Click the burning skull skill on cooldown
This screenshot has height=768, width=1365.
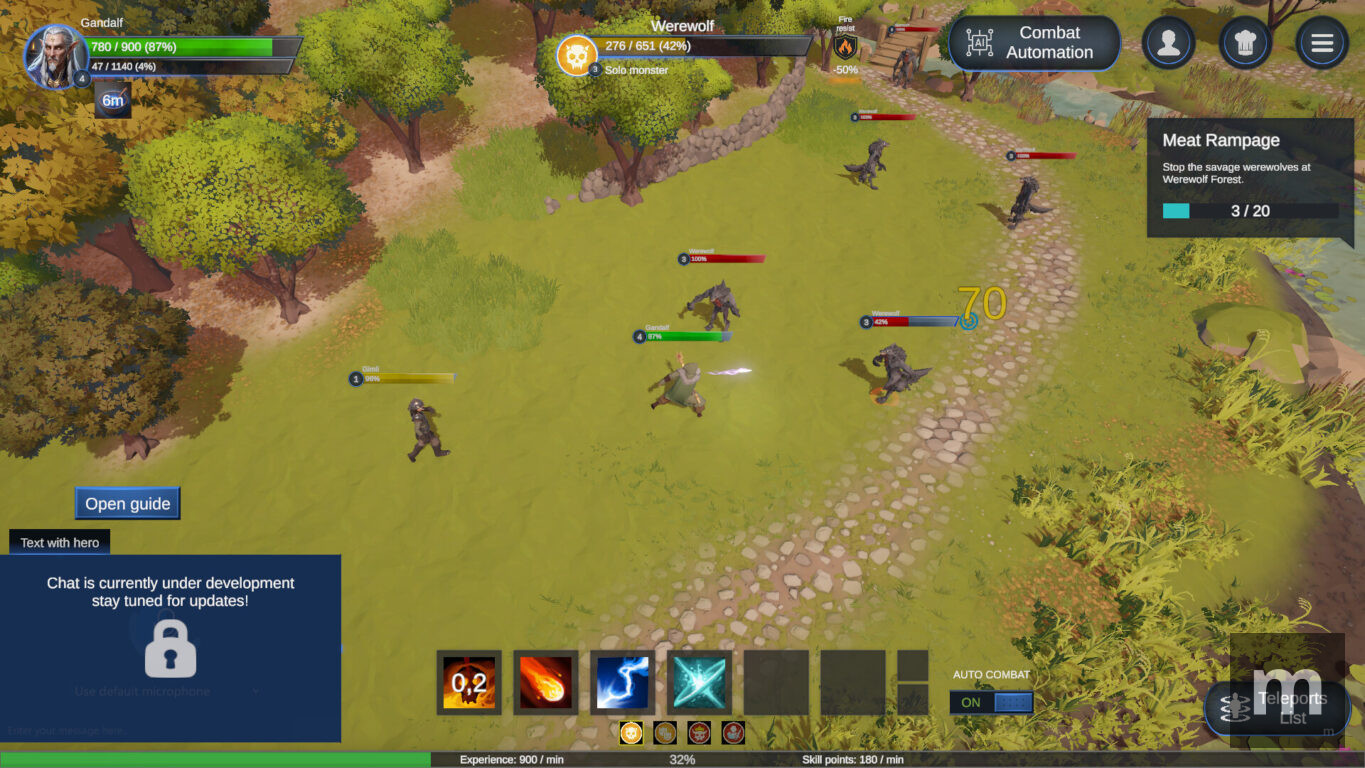(468, 683)
